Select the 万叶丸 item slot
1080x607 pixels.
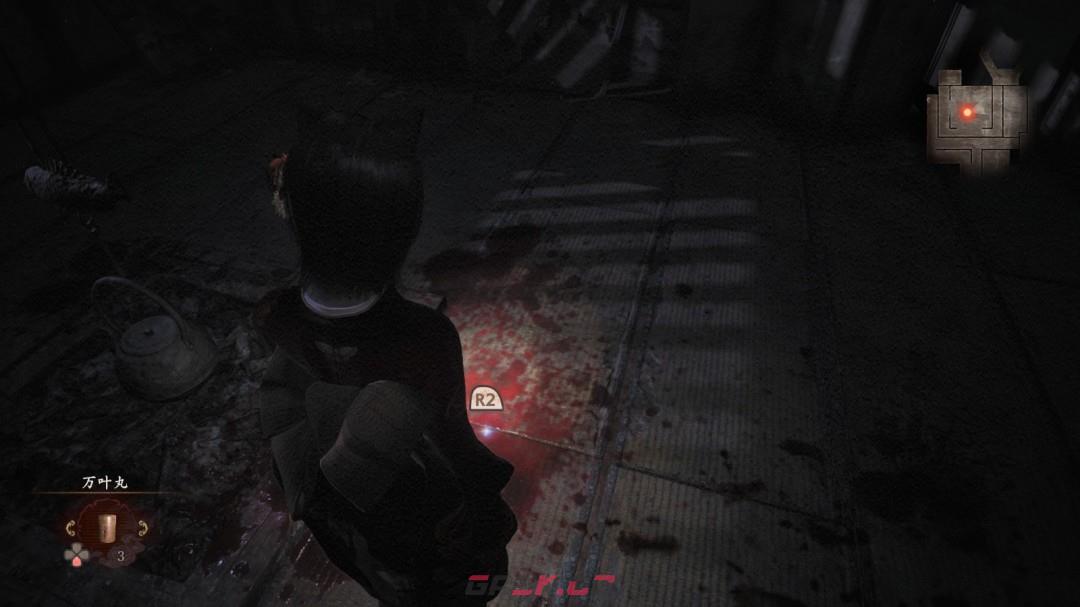pyautogui.click(x=106, y=527)
